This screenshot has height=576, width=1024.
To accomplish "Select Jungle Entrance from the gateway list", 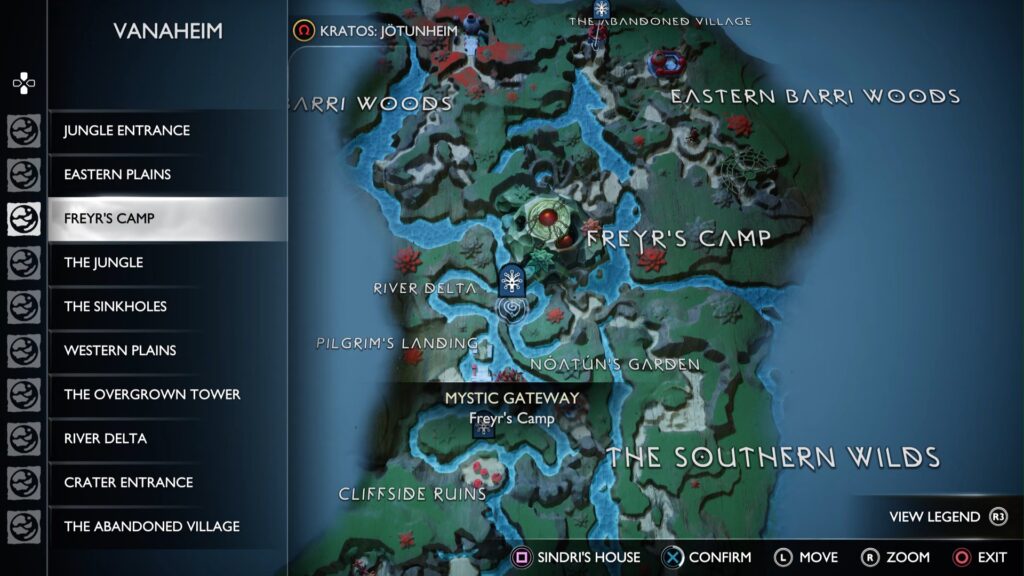I will tap(127, 131).
